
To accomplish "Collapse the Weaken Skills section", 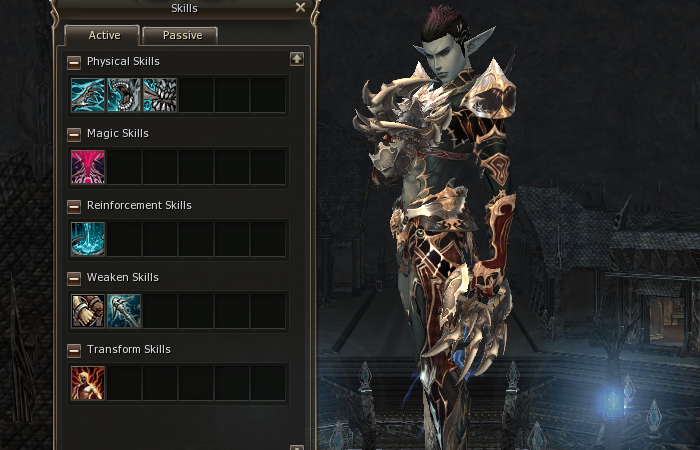I will tap(74, 278).
